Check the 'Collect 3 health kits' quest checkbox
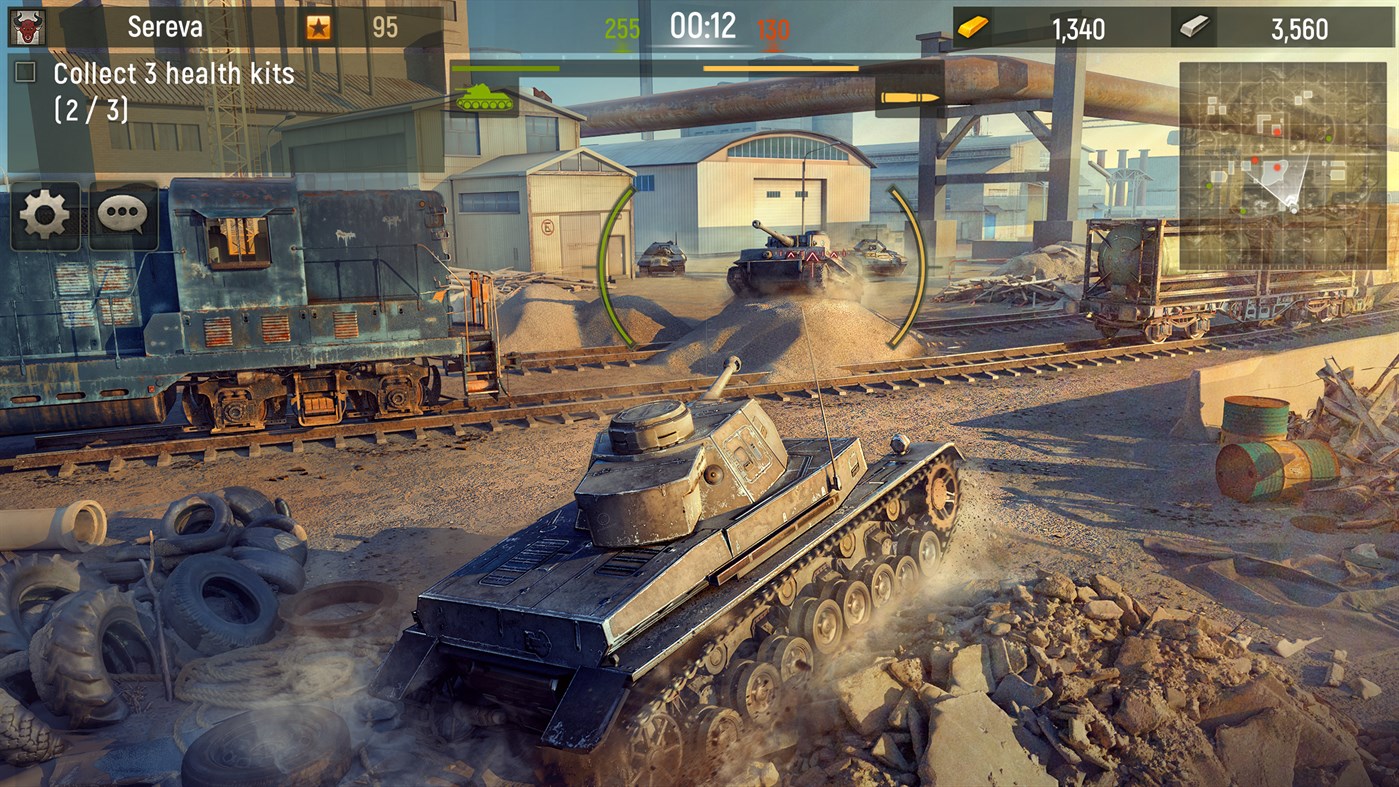Screen dimensions: 1399x787 [x=23, y=72]
